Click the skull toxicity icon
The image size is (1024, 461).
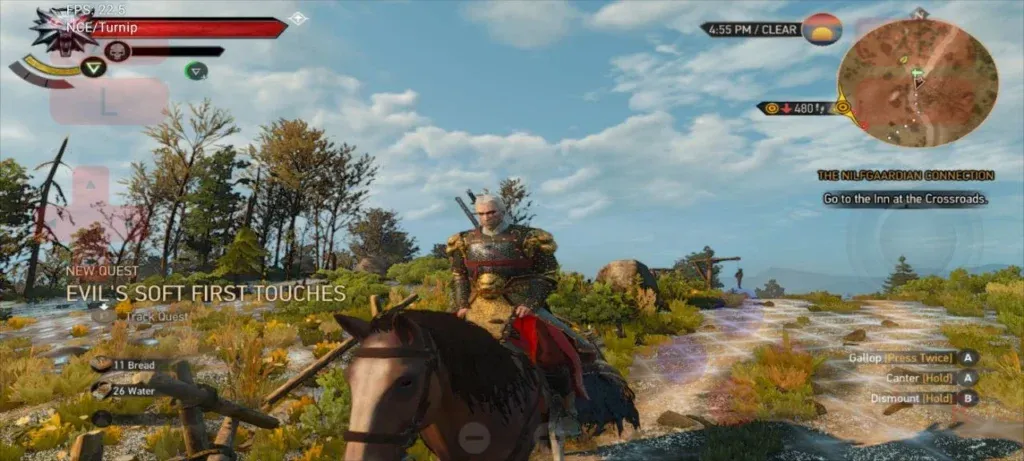coord(117,51)
